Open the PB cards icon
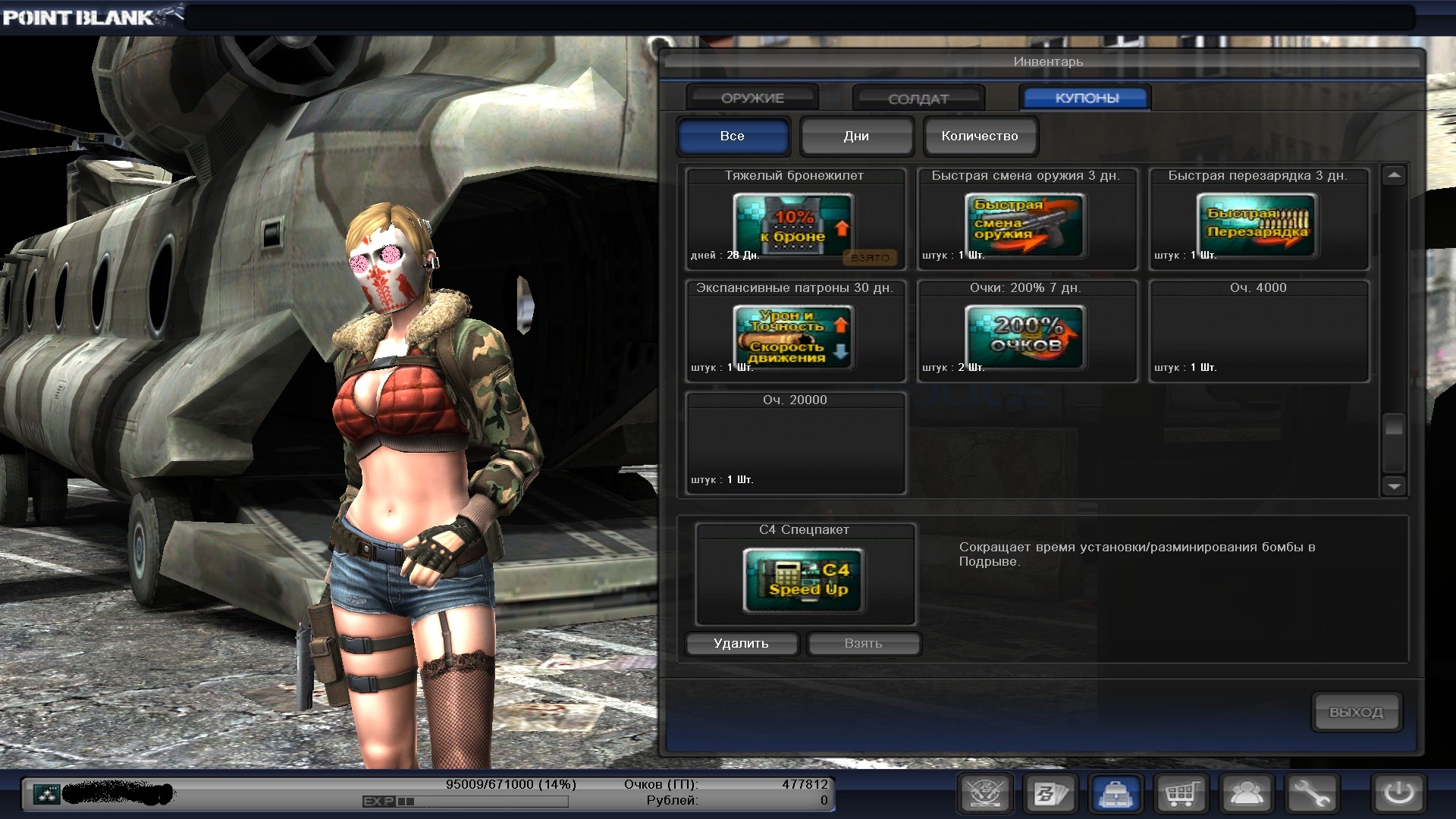 (x=1051, y=794)
